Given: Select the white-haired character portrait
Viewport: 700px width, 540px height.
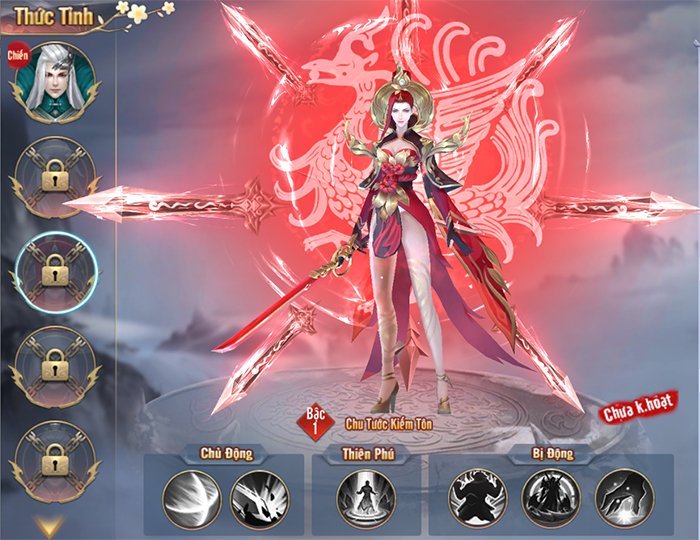Looking at the screenshot, I should pos(54,81).
